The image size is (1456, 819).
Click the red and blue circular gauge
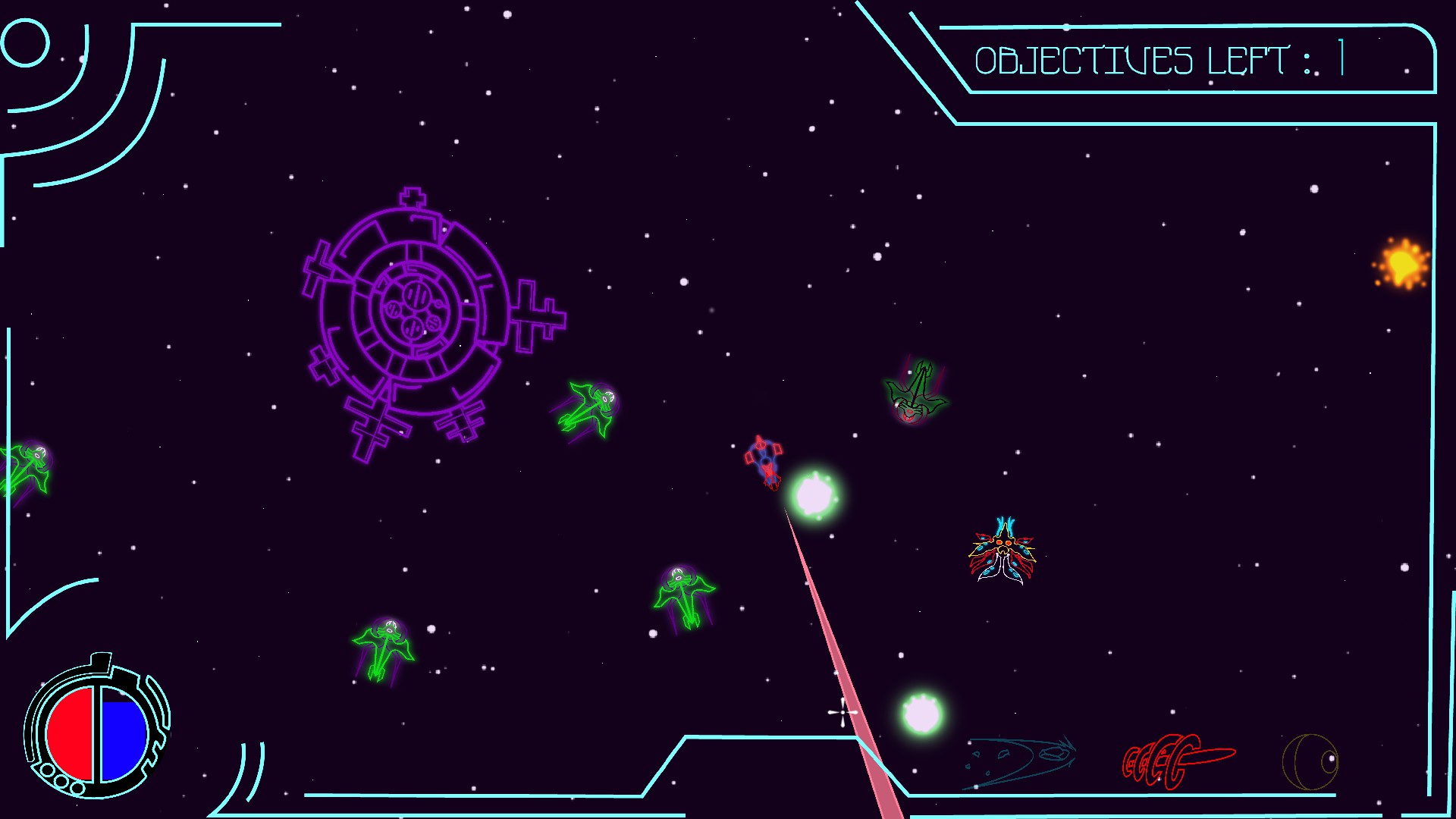point(97,733)
